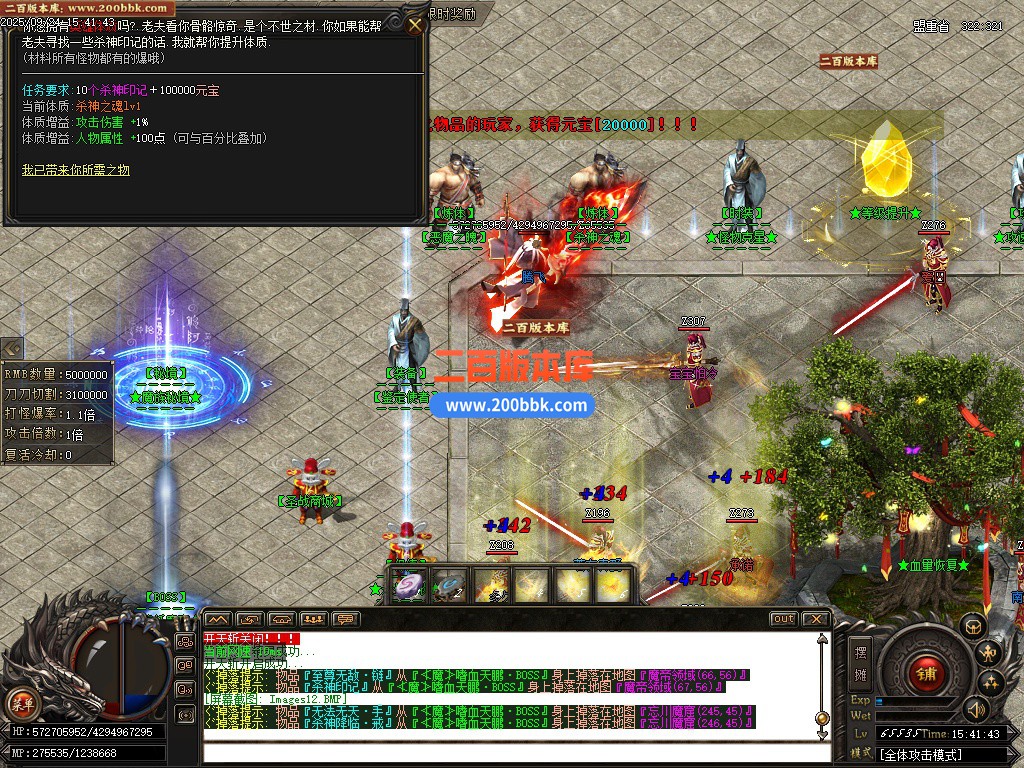The image size is (1024, 768).
Task: Close the chat panel with its X
Action: [816, 619]
